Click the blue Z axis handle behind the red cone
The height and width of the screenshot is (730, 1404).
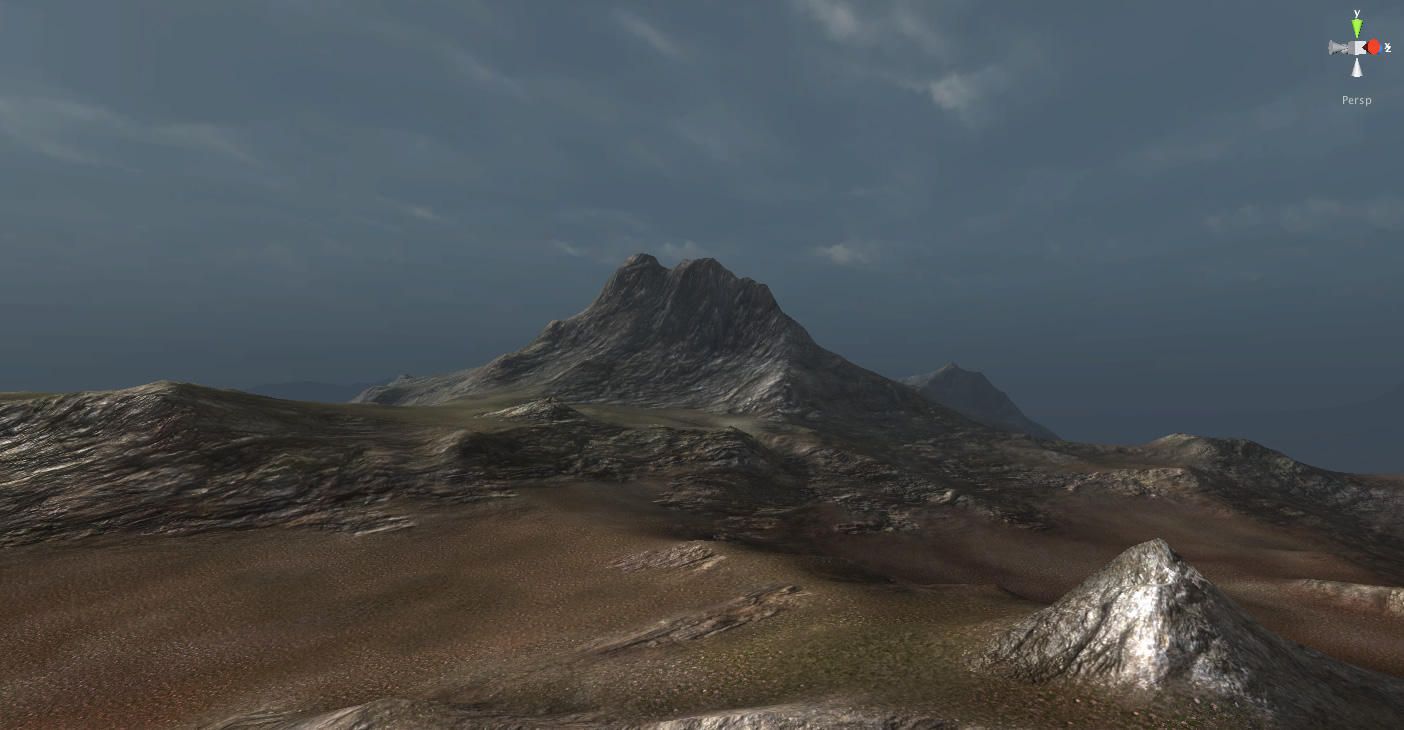click(x=1380, y=49)
